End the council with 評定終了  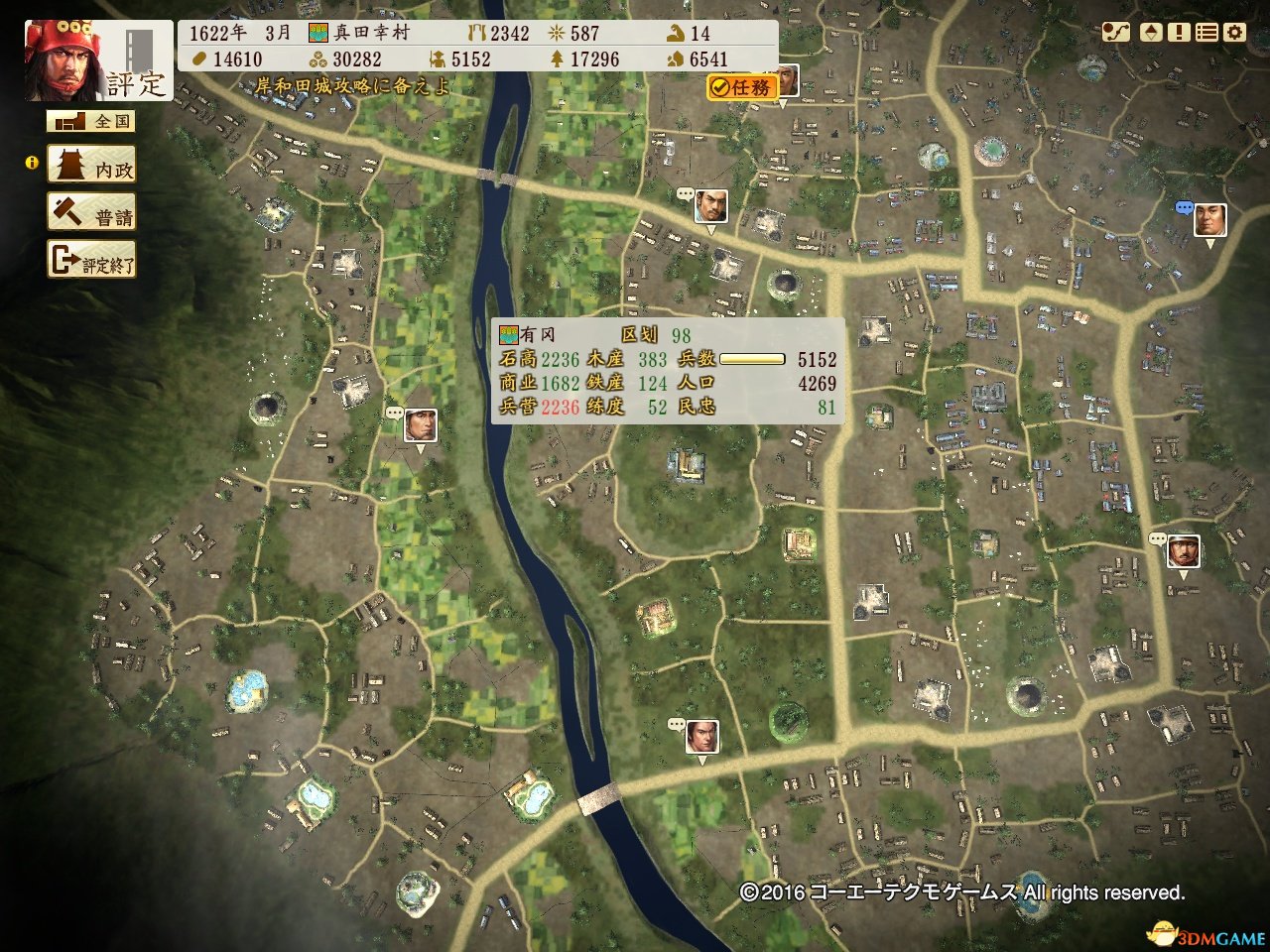[x=91, y=261]
